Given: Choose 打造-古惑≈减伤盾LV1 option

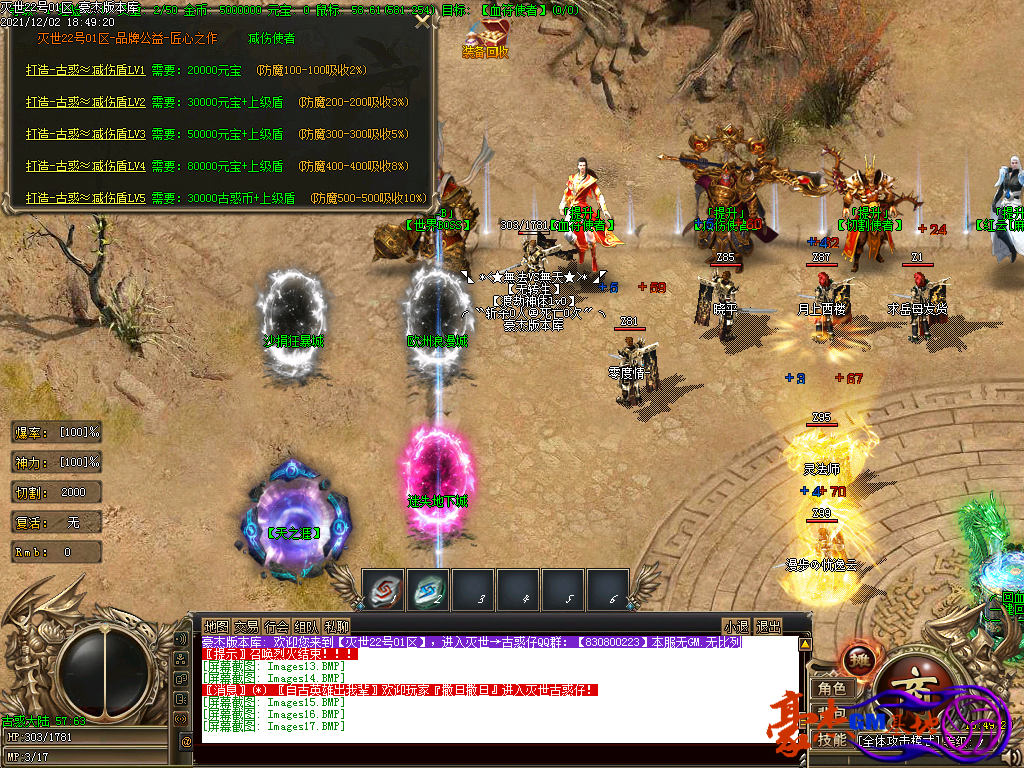Looking at the screenshot, I should tap(86, 71).
